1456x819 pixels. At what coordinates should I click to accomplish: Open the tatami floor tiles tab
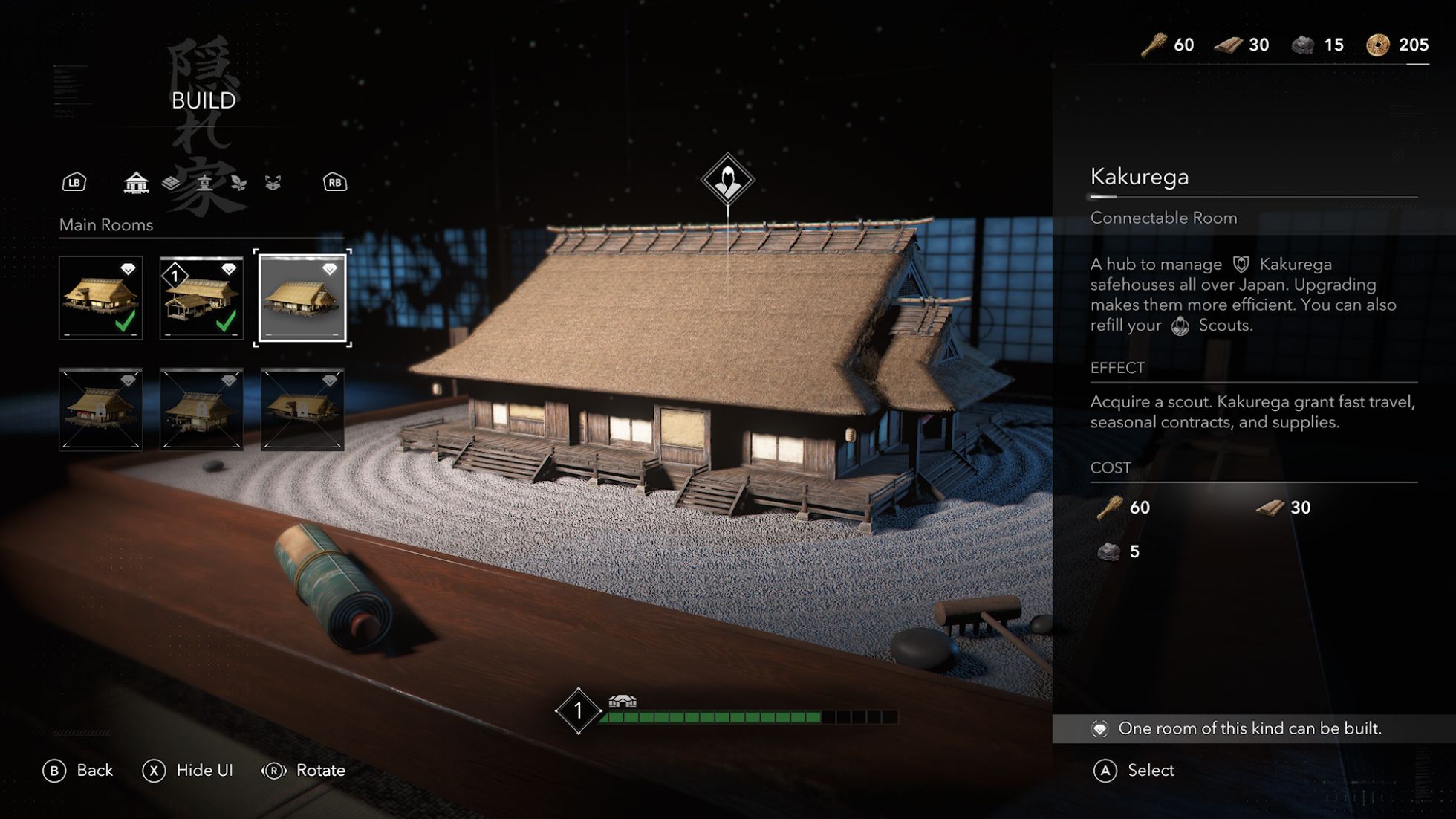tap(171, 182)
